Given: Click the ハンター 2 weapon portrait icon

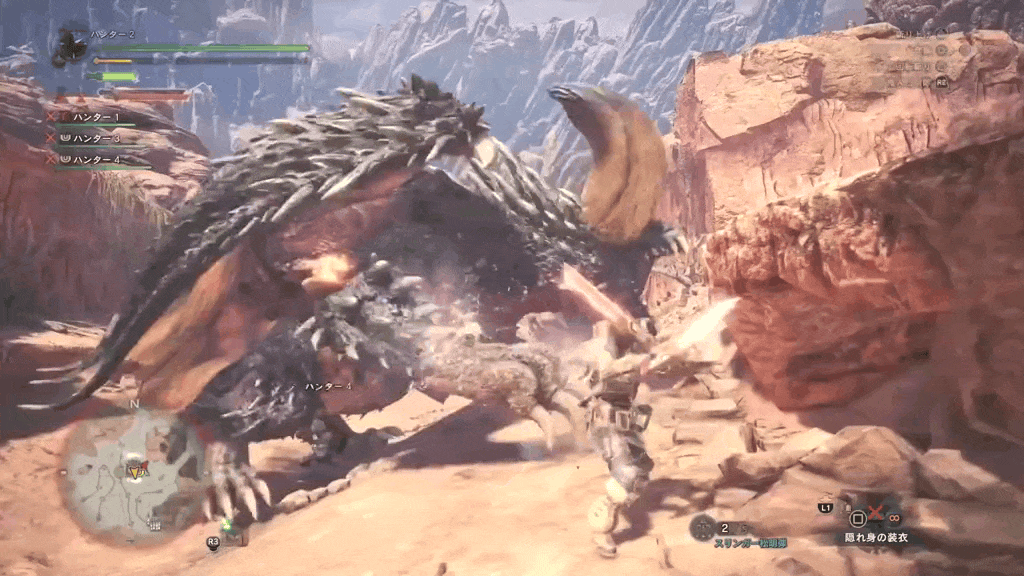Looking at the screenshot, I should (71, 45).
